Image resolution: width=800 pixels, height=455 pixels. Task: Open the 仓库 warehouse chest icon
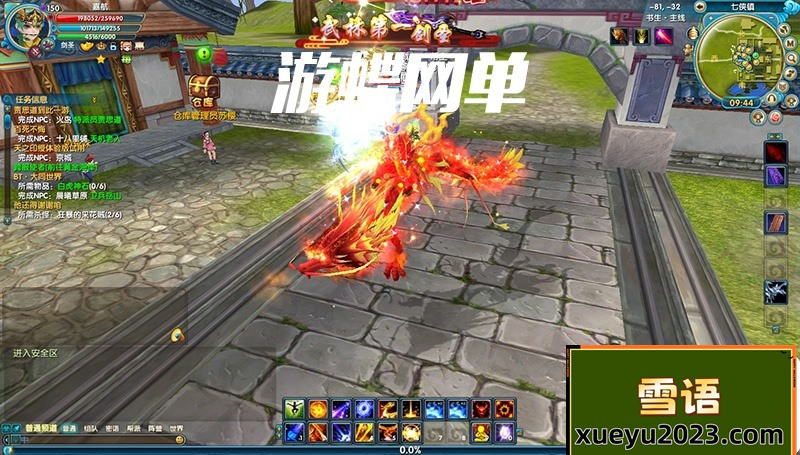point(203,87)
